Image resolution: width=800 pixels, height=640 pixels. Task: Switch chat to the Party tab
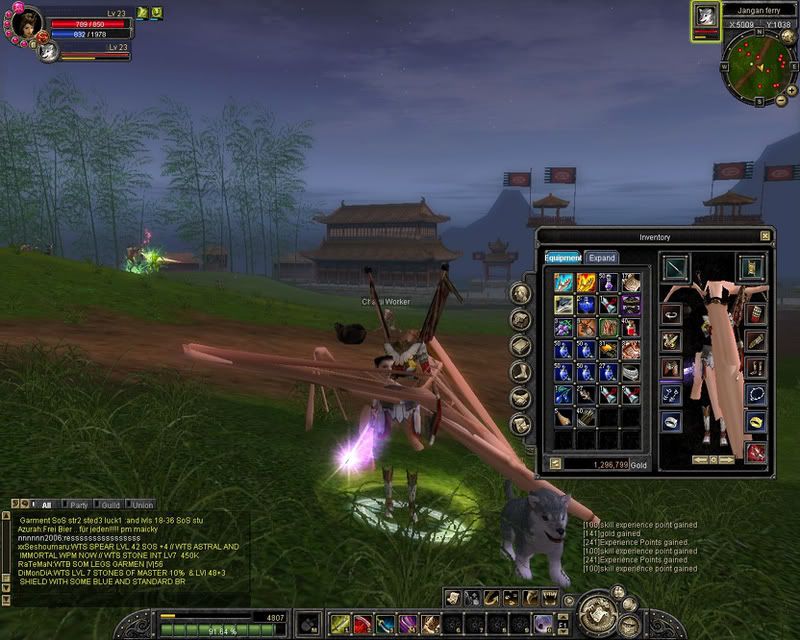click(78, 505)
